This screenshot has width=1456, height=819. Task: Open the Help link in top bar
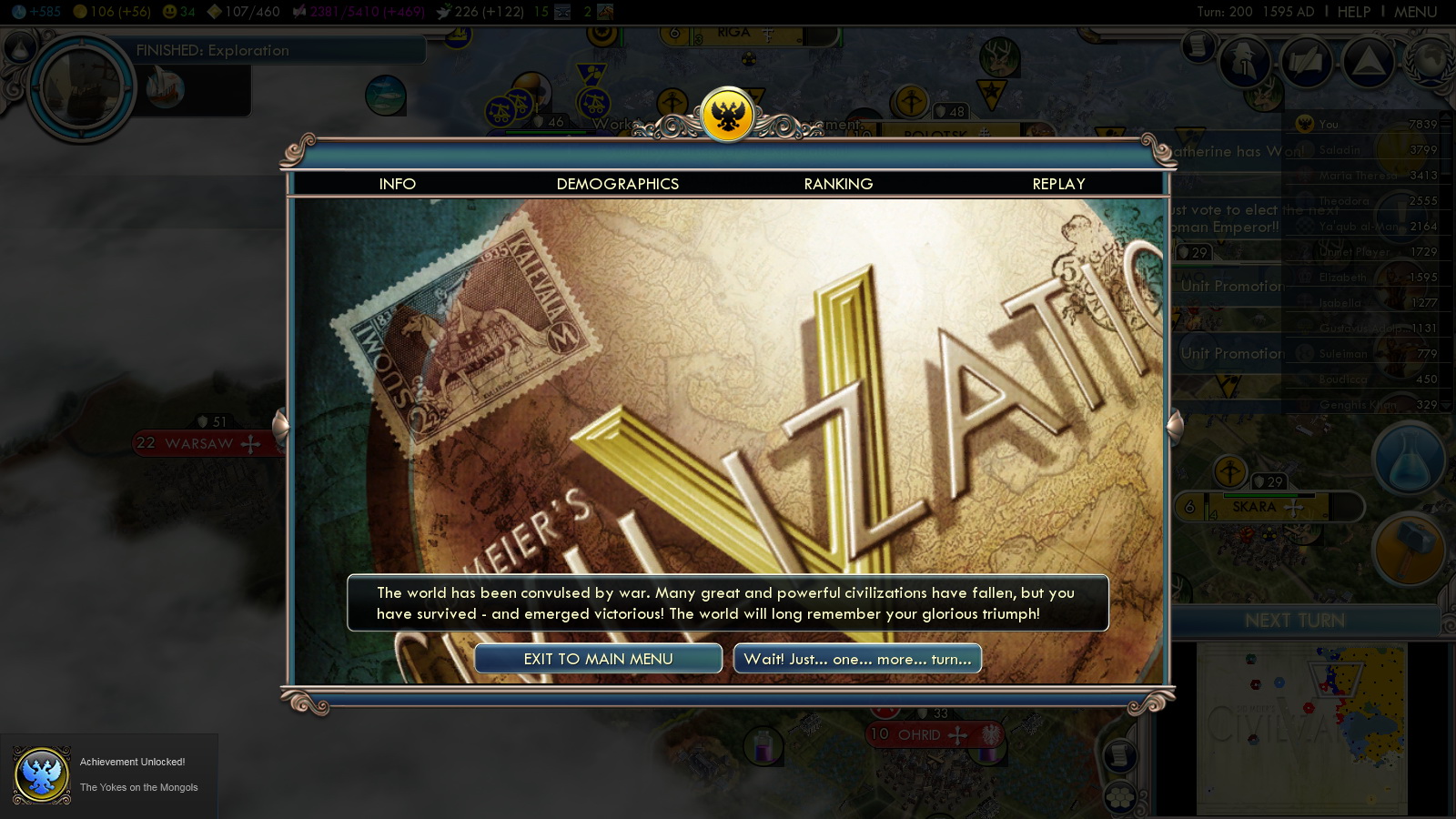coord(1353,12)
